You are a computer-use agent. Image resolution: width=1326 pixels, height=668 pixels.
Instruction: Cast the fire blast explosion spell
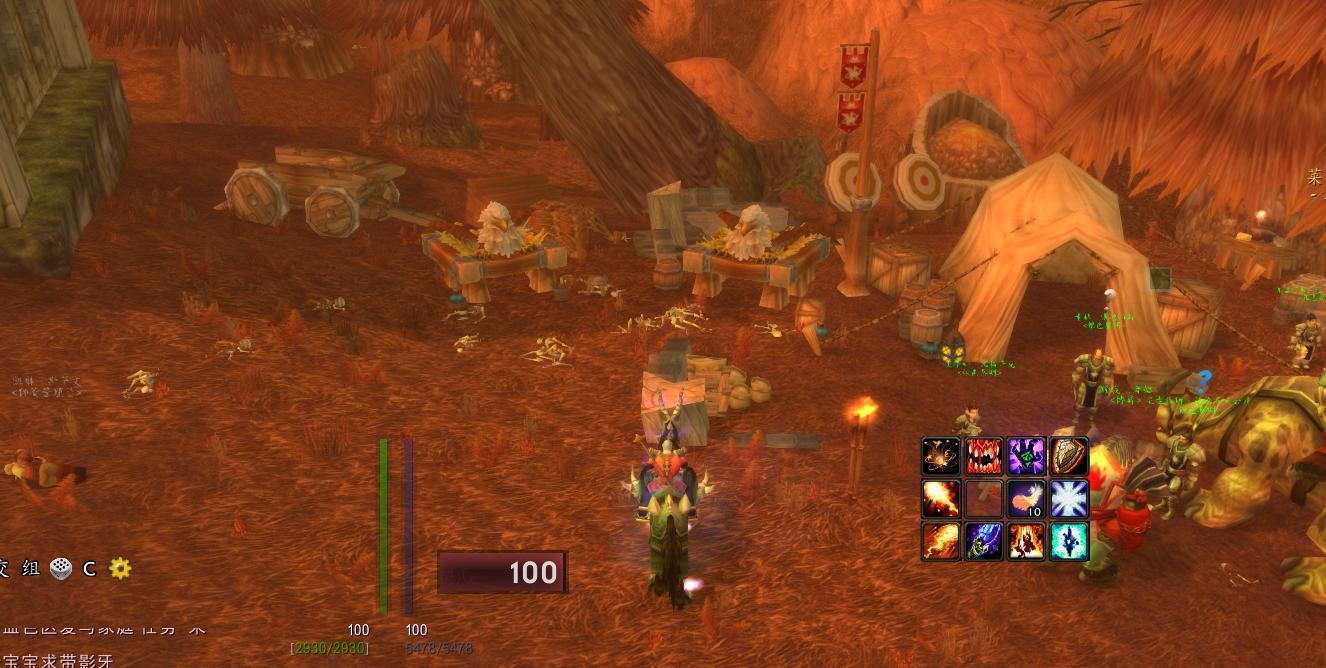(x=941, y=498)
